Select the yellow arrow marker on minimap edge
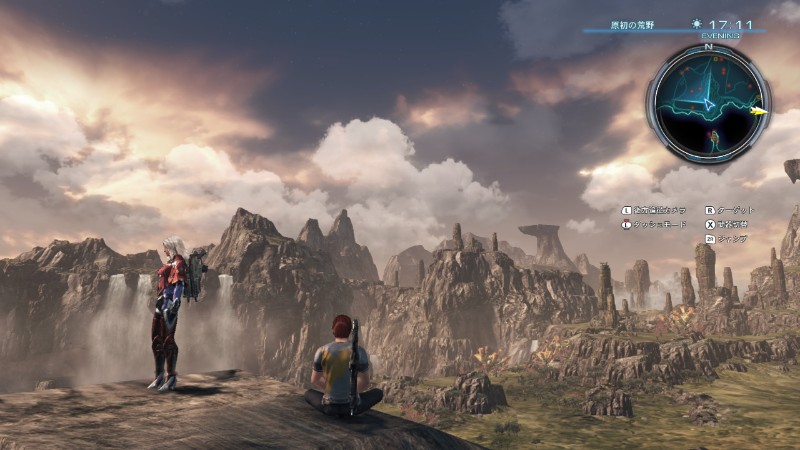This screenshot has width=800, height=450. pos(760,111)
